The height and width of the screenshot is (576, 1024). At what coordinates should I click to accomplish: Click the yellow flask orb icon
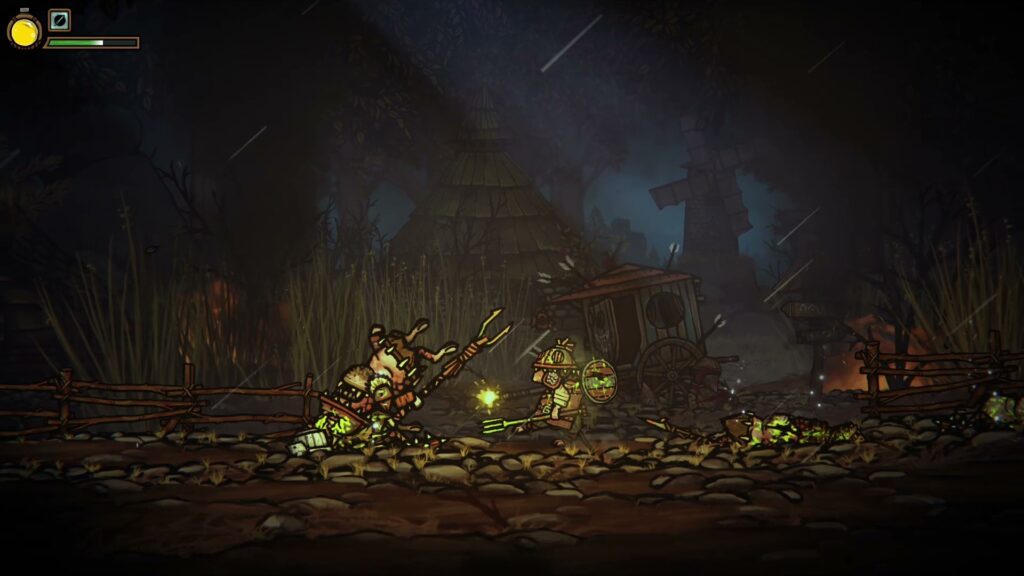tap(24, 32)
